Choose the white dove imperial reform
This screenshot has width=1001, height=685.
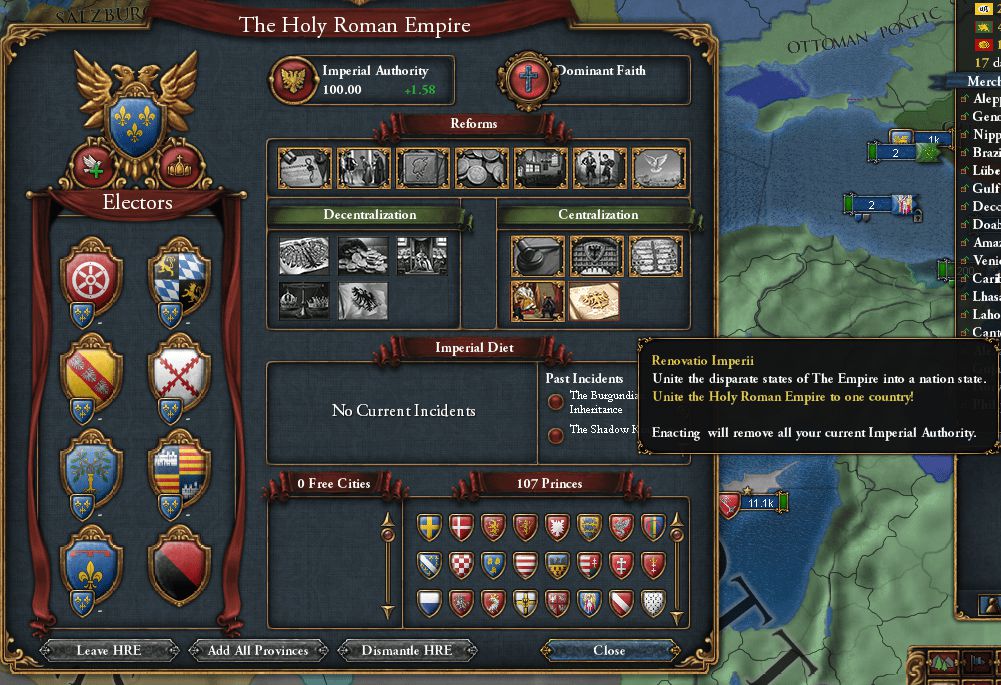coord(658,169)
